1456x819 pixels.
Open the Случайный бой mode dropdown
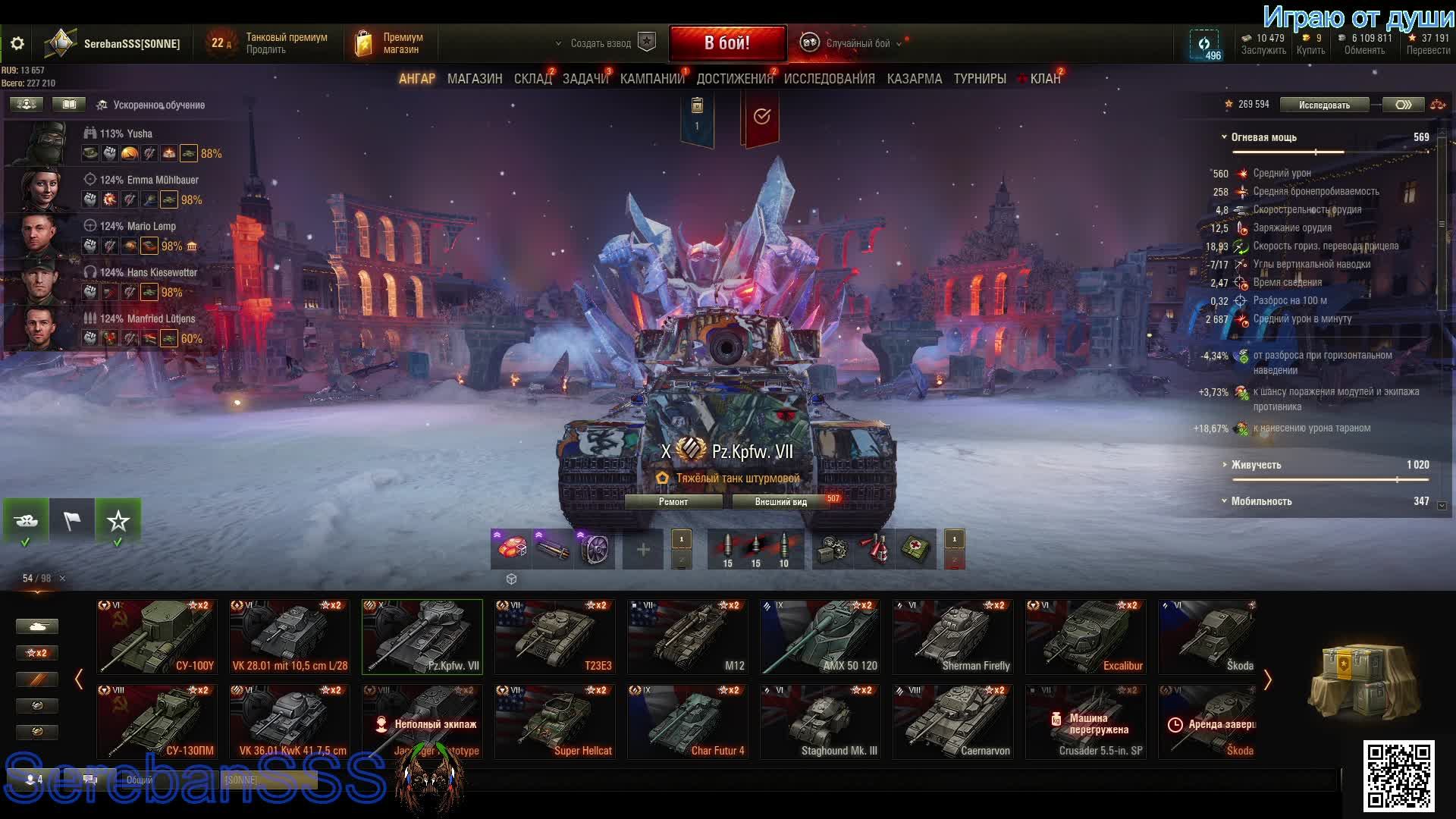858,43
